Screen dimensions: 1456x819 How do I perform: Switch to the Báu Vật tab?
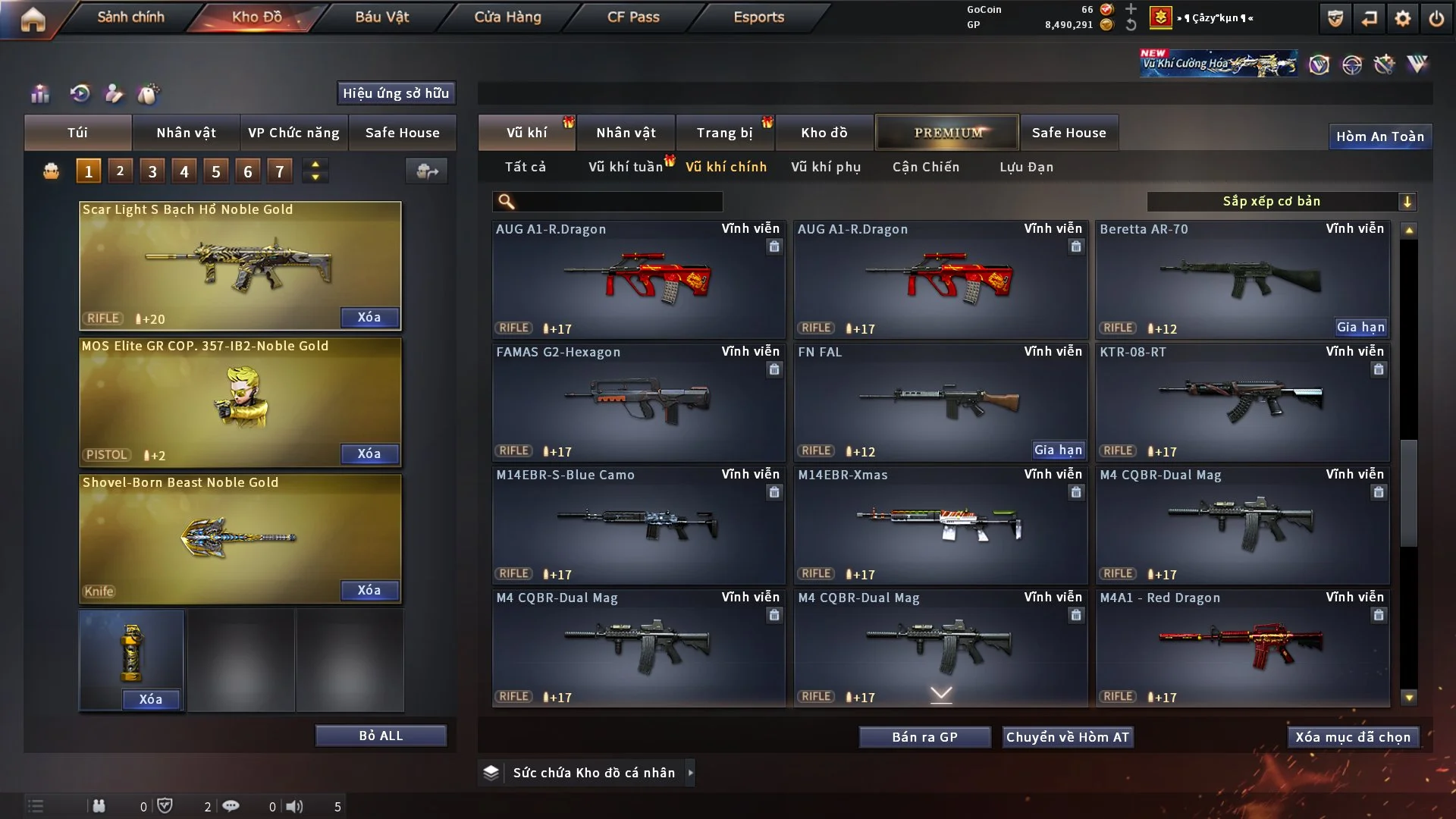[x=381, y=17]
